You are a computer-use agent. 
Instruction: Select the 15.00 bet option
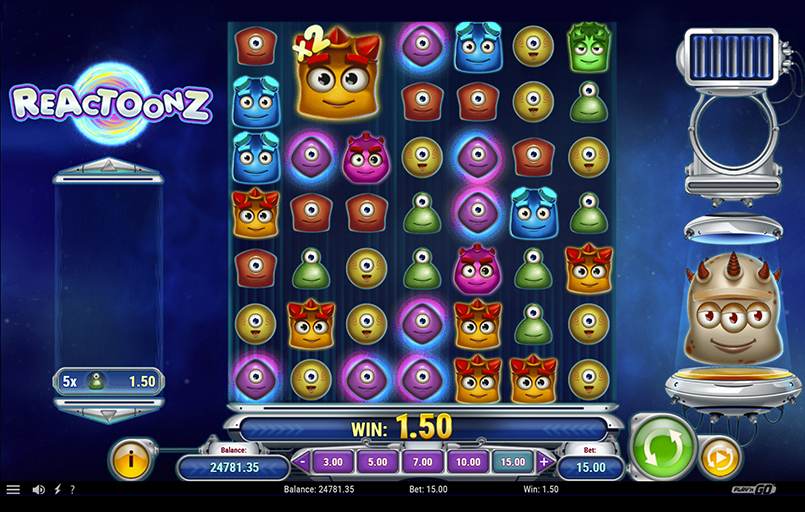coord(511,462)
